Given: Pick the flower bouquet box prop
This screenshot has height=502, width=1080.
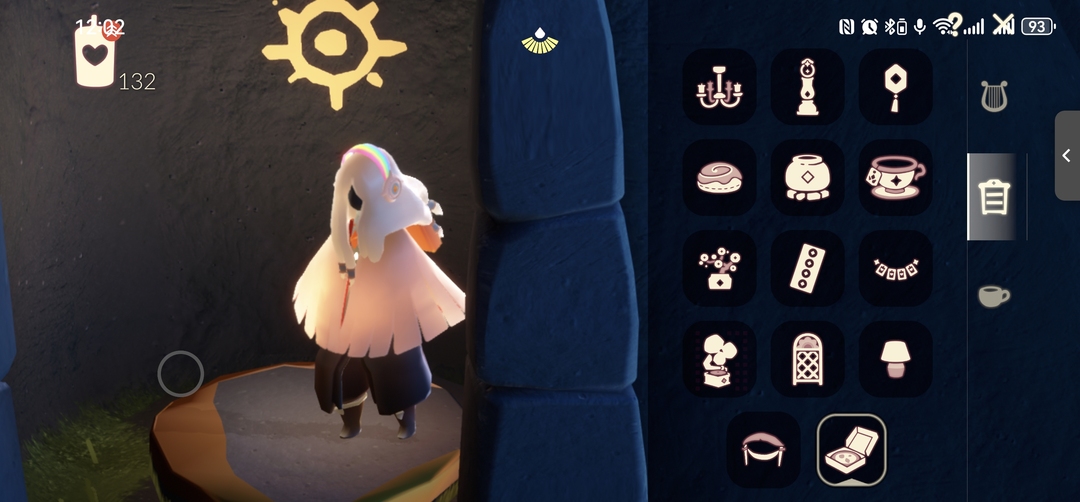Looking at the screenshot, I should pyautogui.click(x=719, y=268).
